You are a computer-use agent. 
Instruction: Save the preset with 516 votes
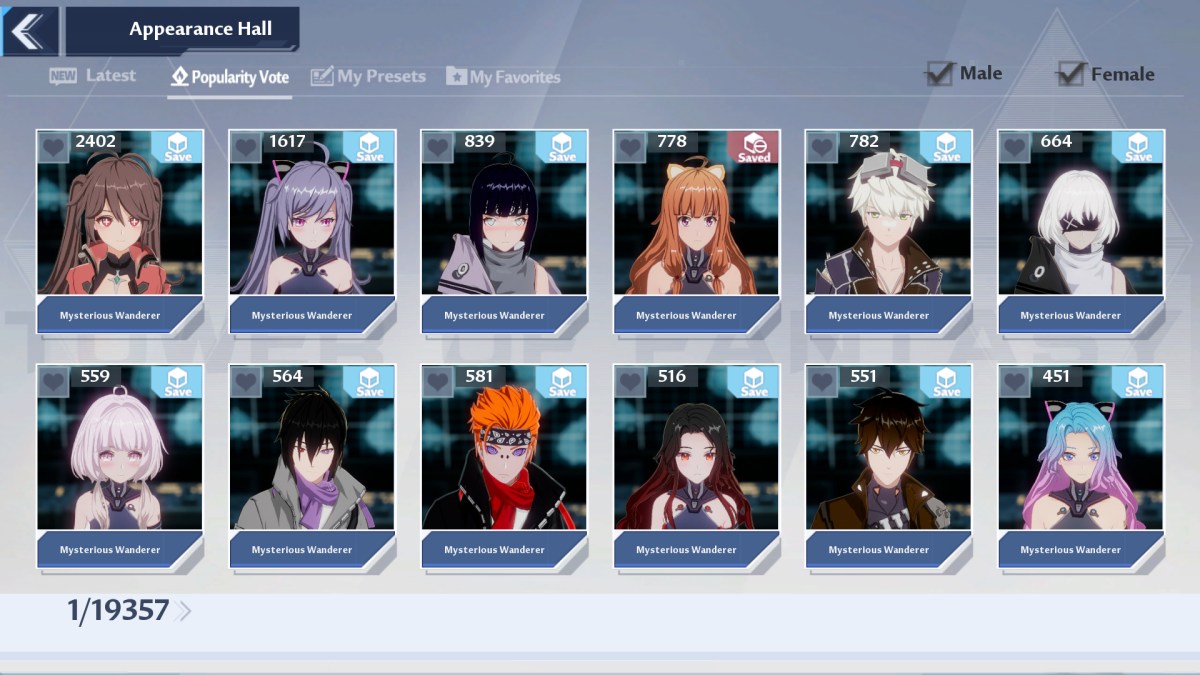tap(753, 381)
